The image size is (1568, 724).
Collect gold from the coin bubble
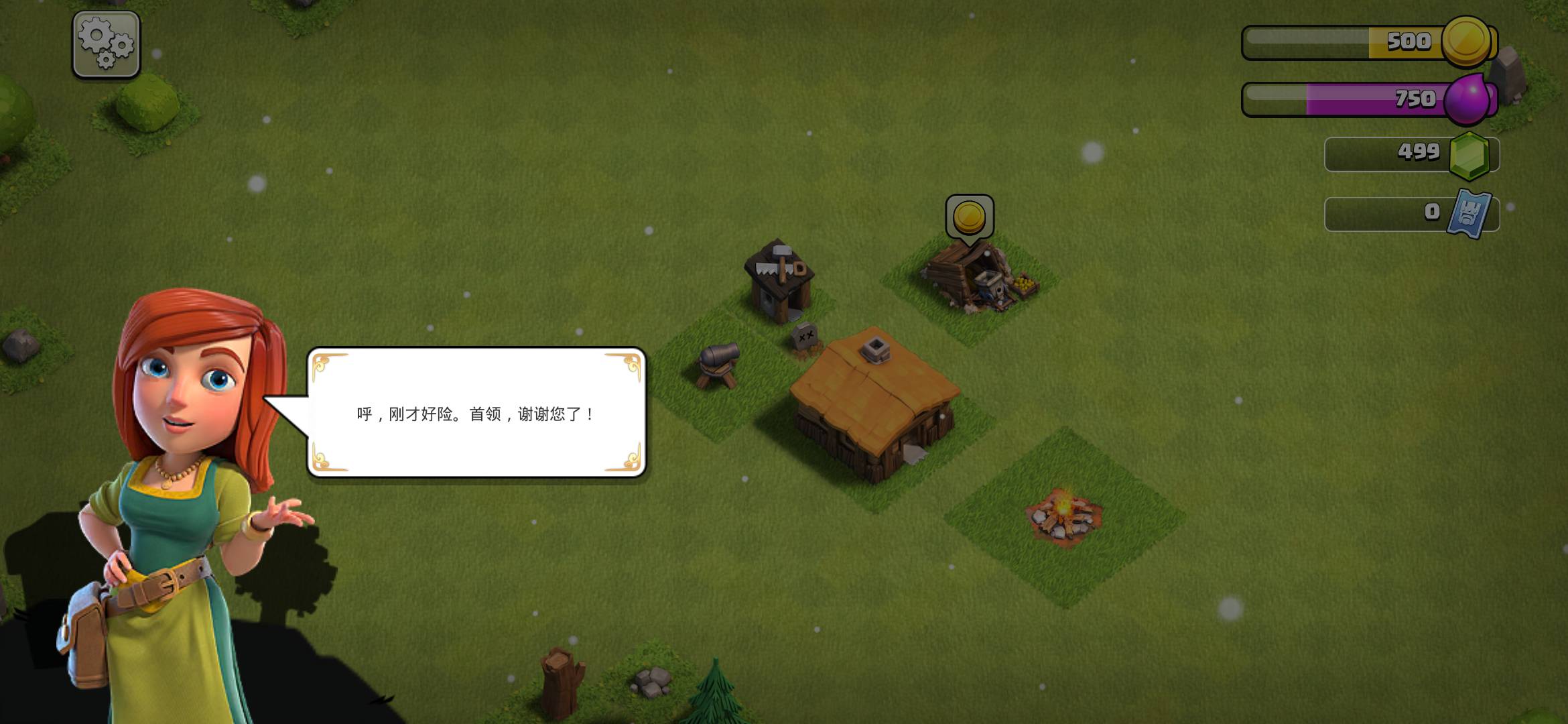969,217
